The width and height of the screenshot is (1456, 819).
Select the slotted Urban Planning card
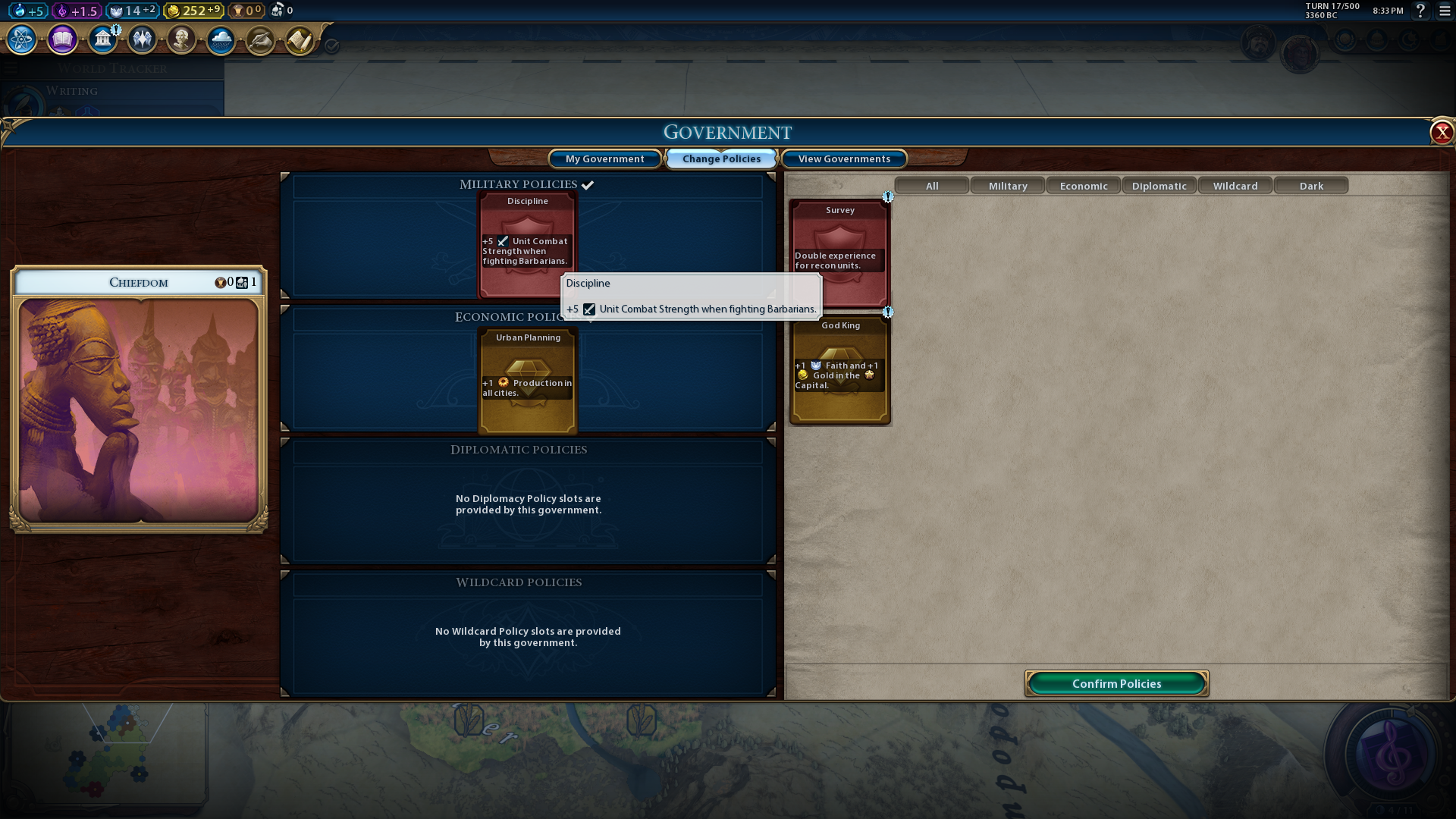[528, 380]
